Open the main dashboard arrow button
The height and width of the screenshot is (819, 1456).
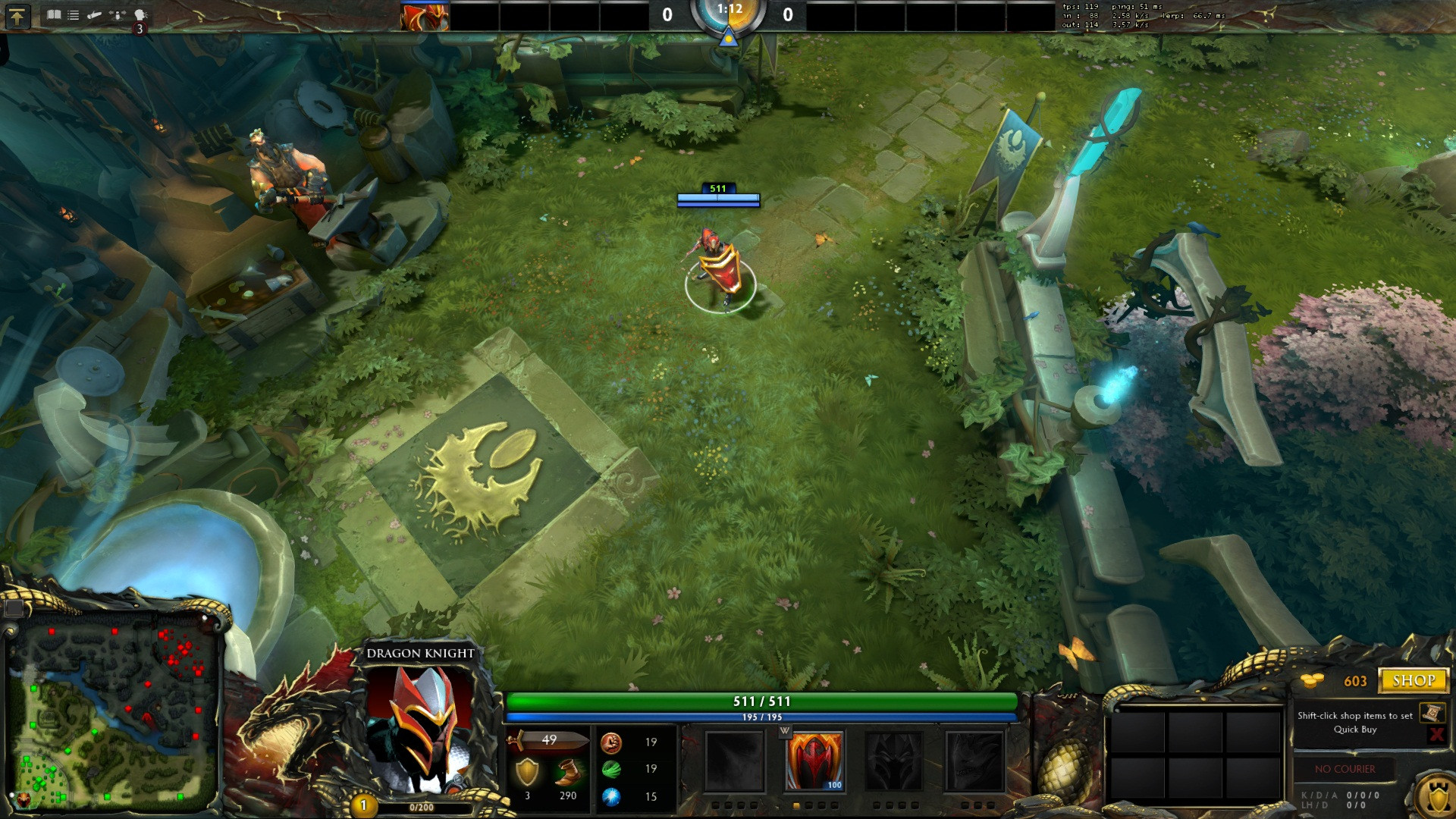[17, 16]
